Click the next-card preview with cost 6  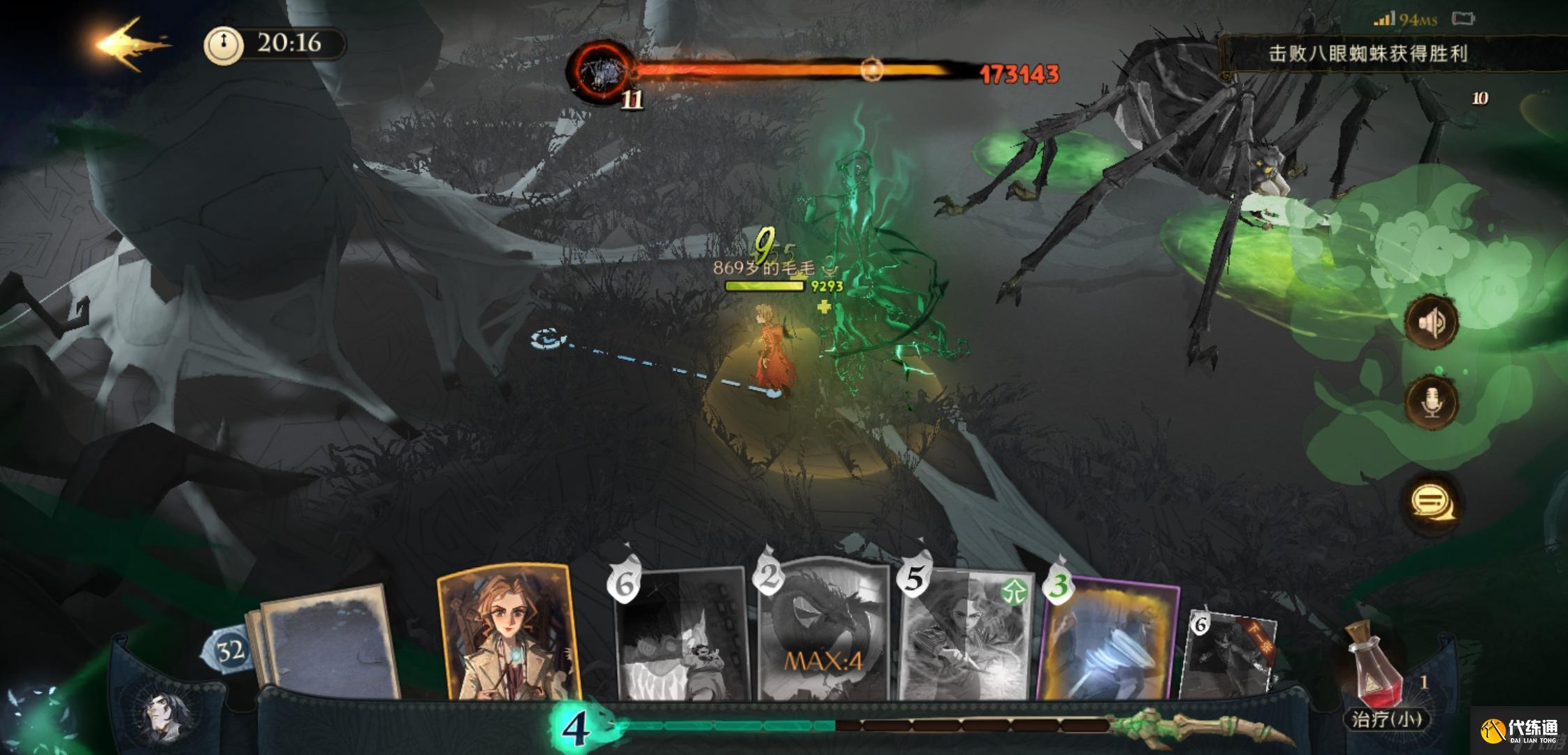click(1231, 654)
